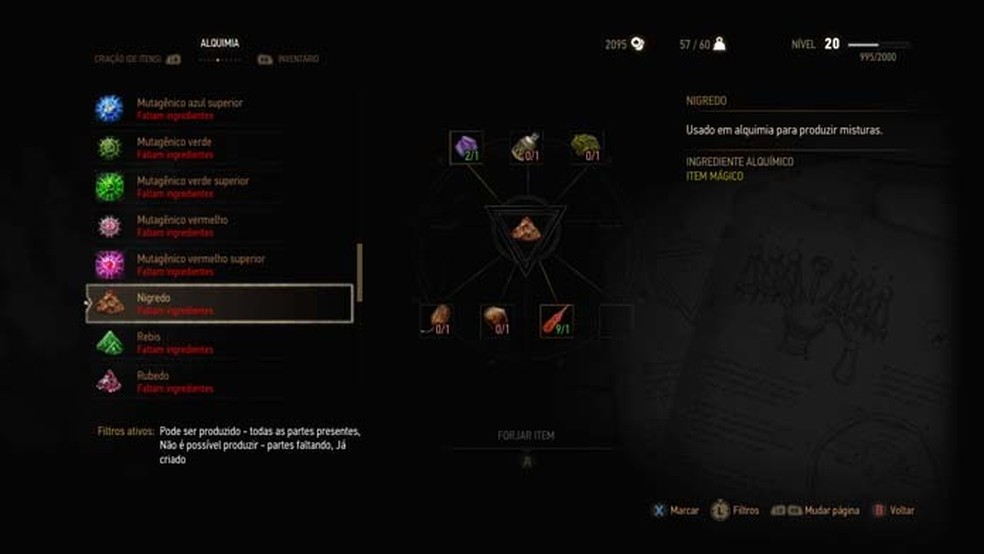Select the bottle ingredient slot
The width and height of the screenshot is (984, 554).
[x=525, y=148]
